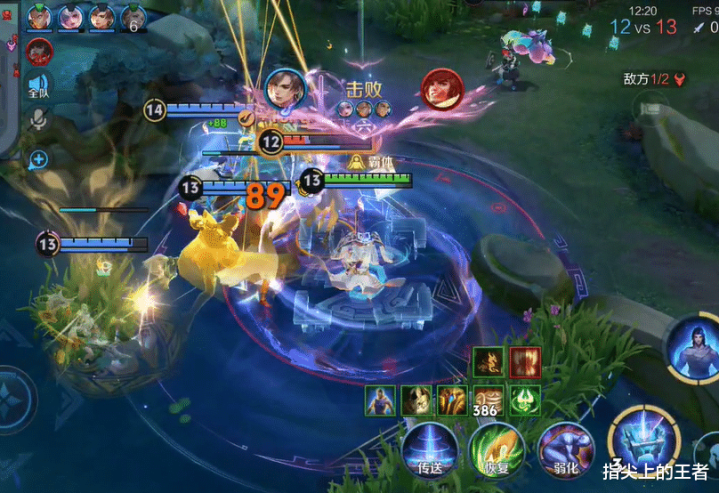The image size is (719, 493).
Task: Toggle the 全队 team voice speaker
Action: (38, 85)
